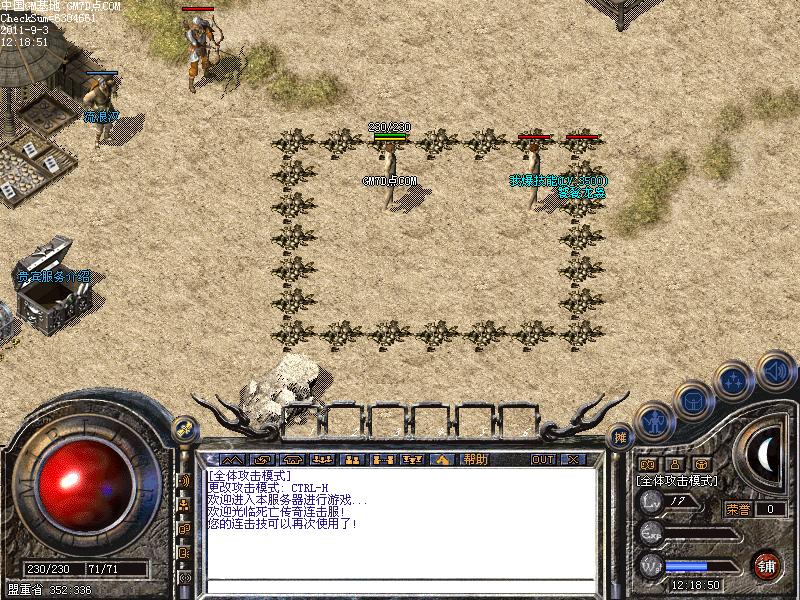Toggle the broadcast signal chat channel icon
Screen dimensions: 800x600
185,480
